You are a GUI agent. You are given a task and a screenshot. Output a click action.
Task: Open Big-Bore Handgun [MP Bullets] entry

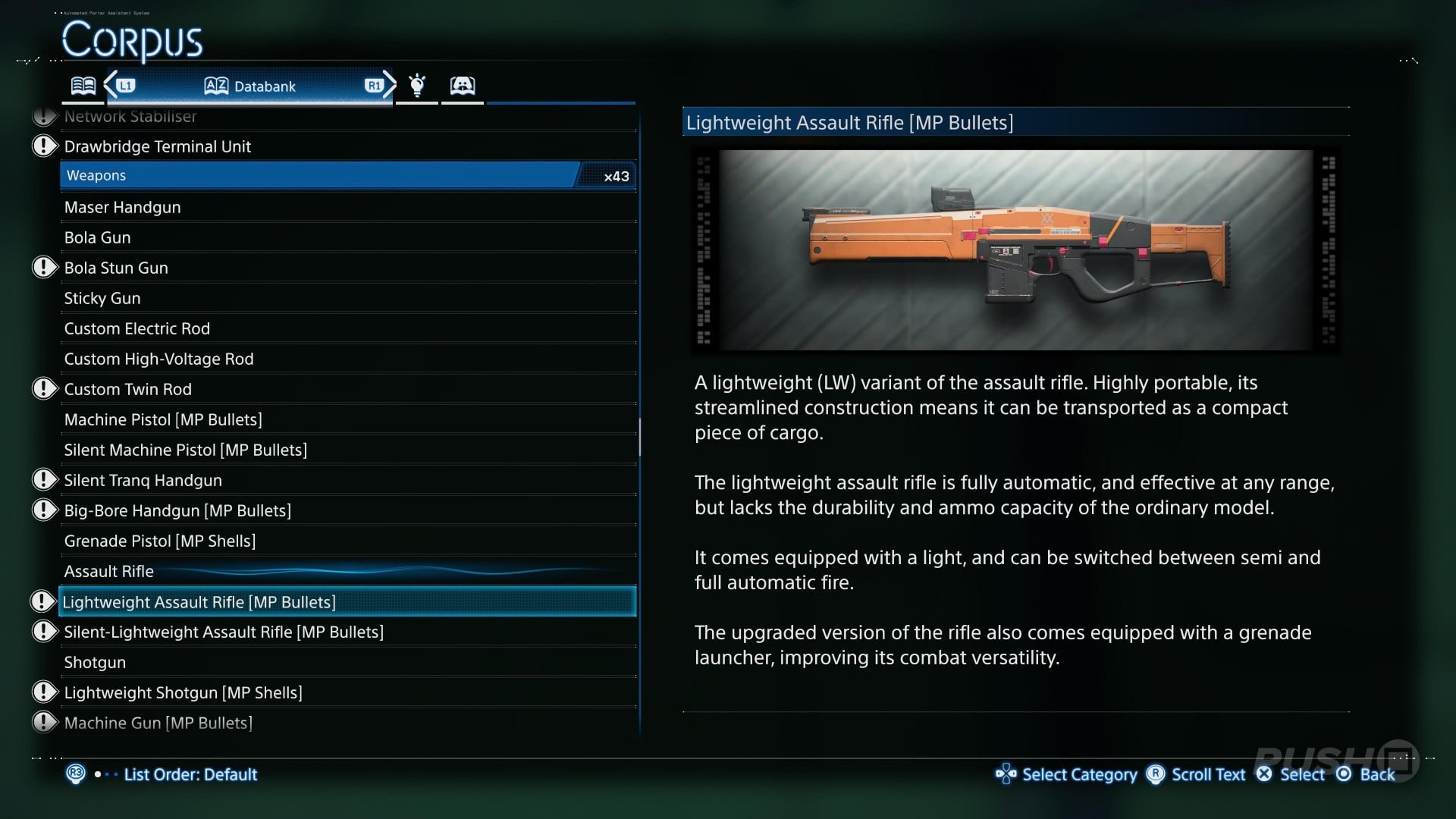(x=177, y=510)
